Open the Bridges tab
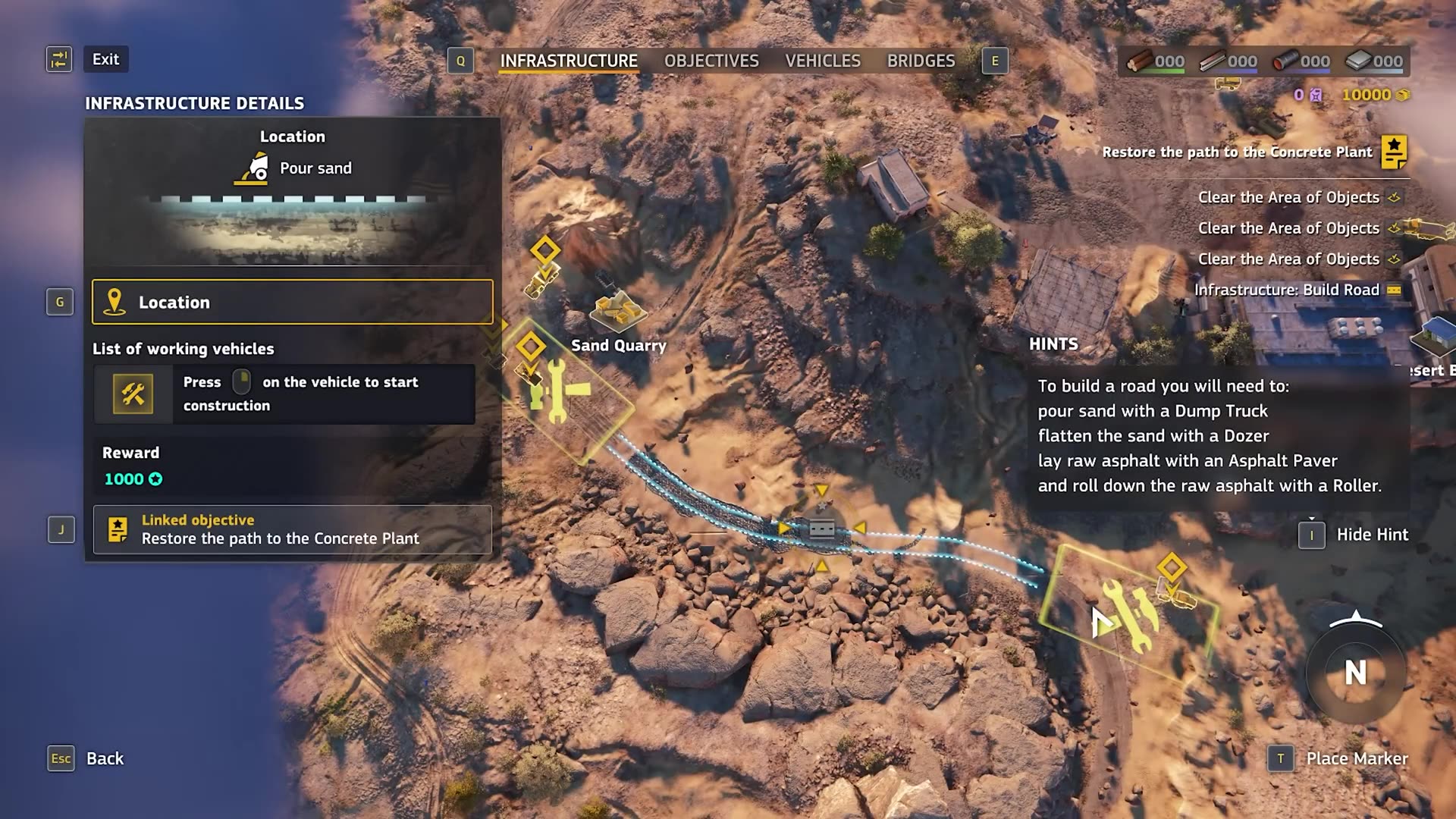 point(920,61)
